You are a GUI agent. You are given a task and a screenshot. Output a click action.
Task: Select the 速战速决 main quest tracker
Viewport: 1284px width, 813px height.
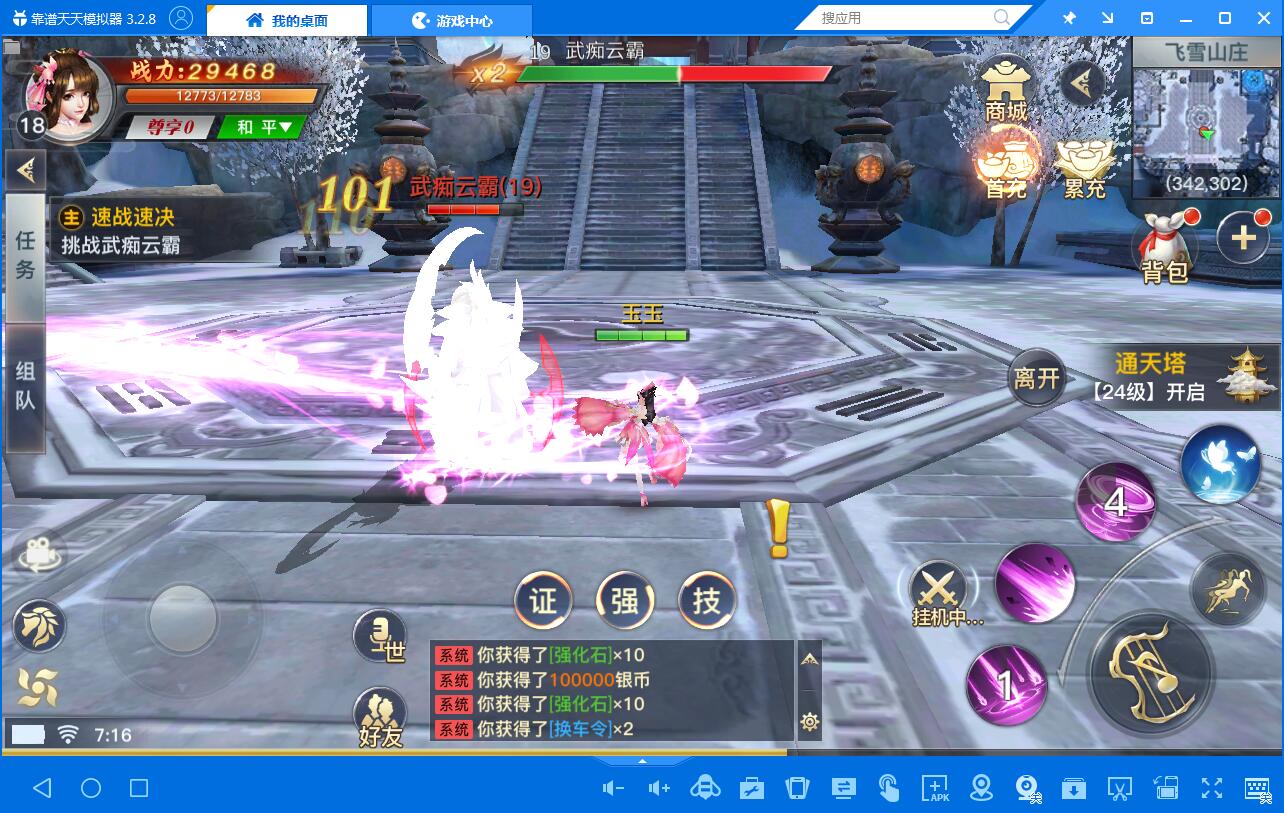click(x=130, y=230)
